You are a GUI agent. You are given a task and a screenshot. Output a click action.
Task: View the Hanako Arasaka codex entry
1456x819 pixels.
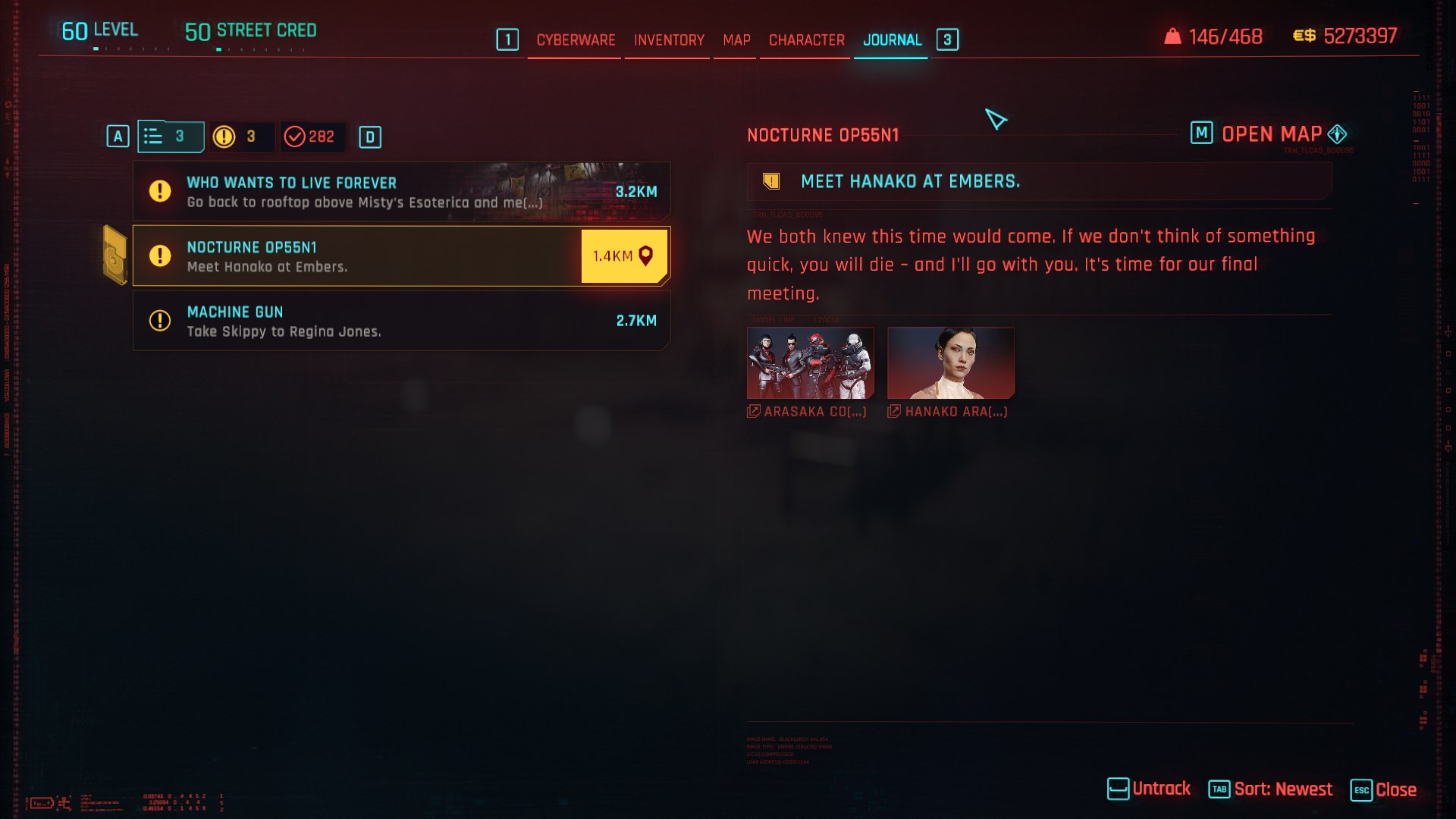click(x=950, y=363)
